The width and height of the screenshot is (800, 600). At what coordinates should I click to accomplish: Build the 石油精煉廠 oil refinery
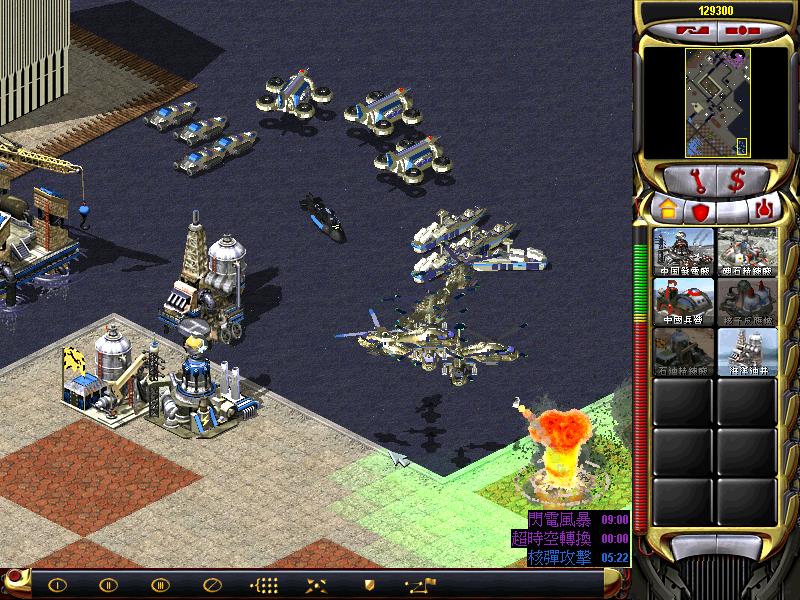pos(684,351)
